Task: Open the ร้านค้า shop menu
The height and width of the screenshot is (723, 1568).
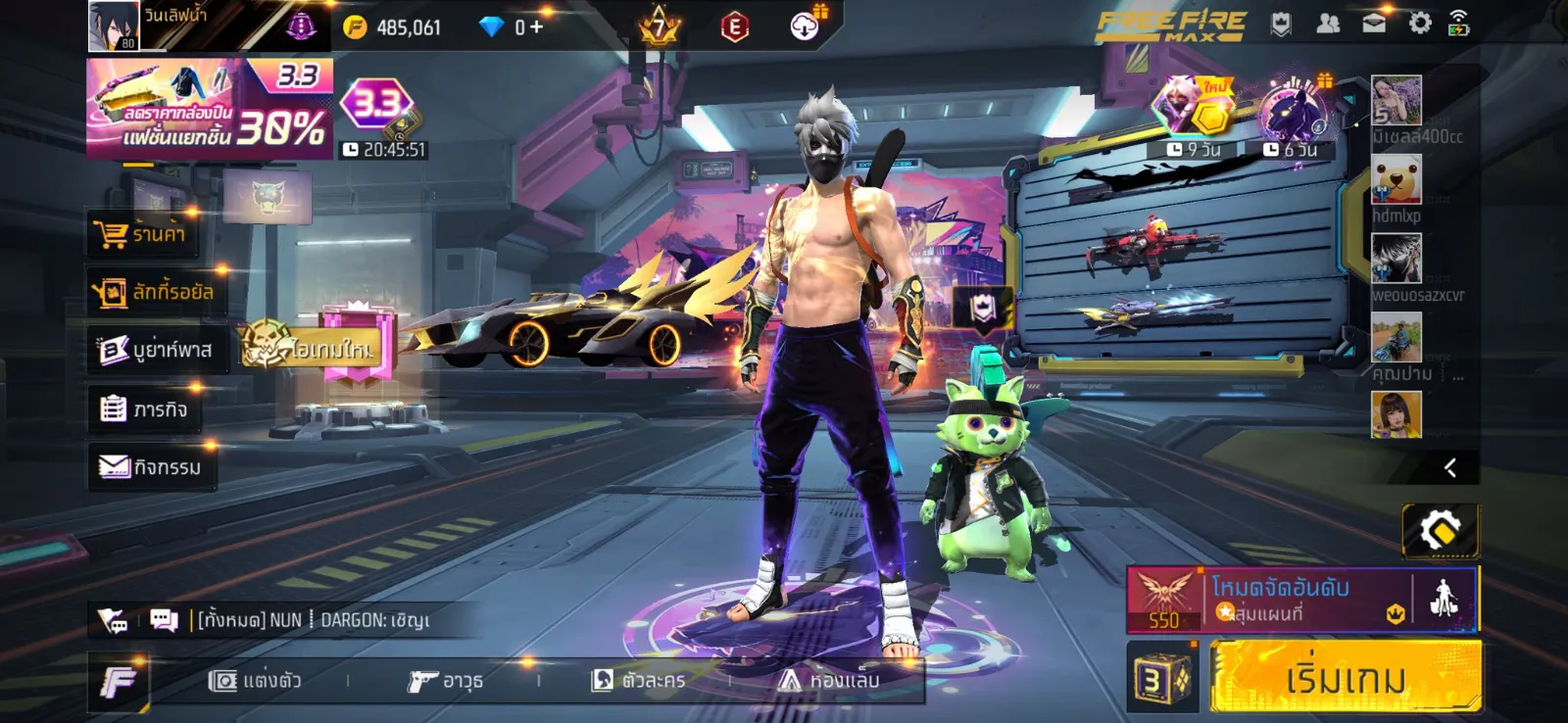Action: (141, 234)
